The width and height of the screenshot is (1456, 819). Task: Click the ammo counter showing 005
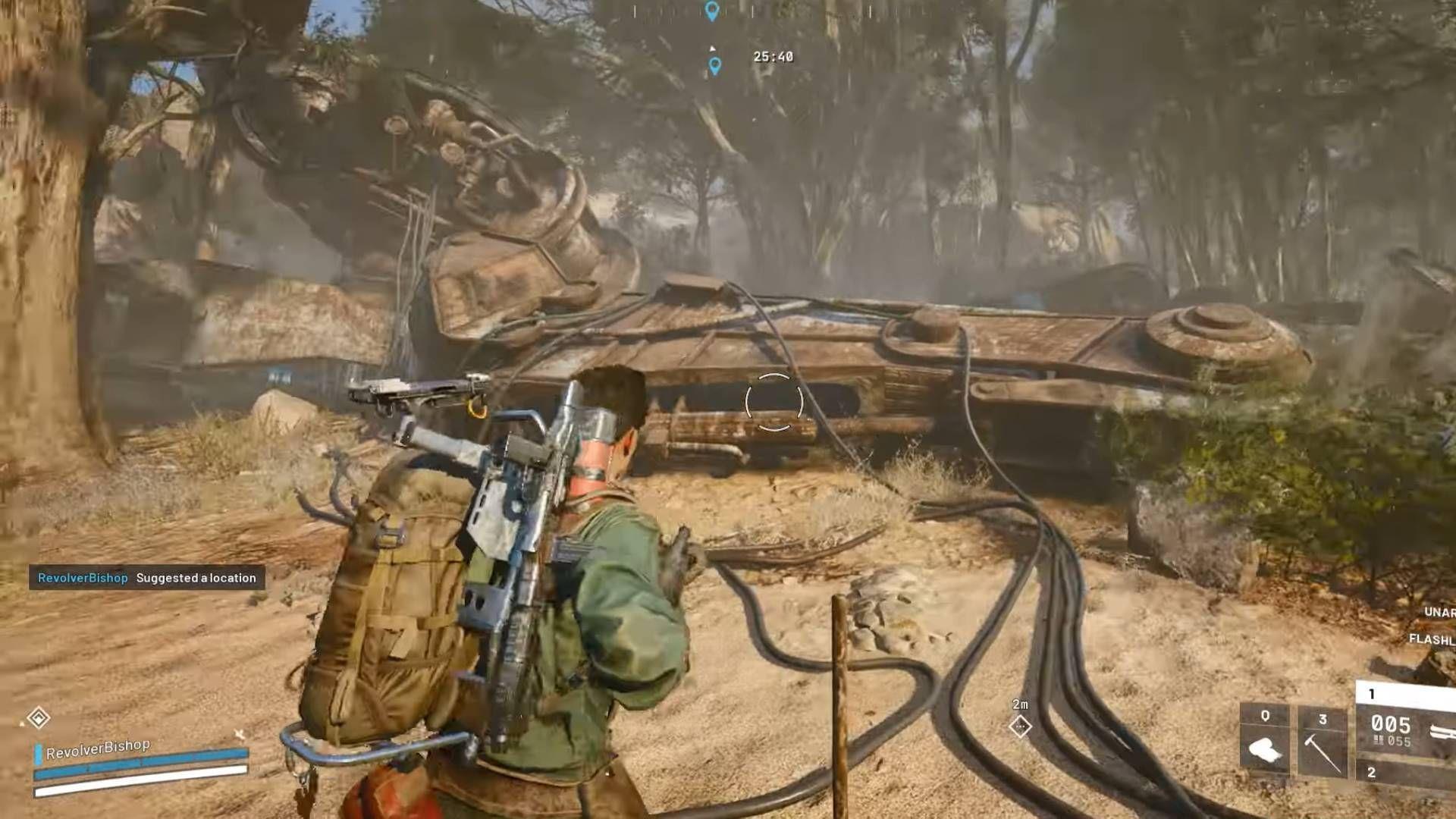click(x=1390, y=723)
